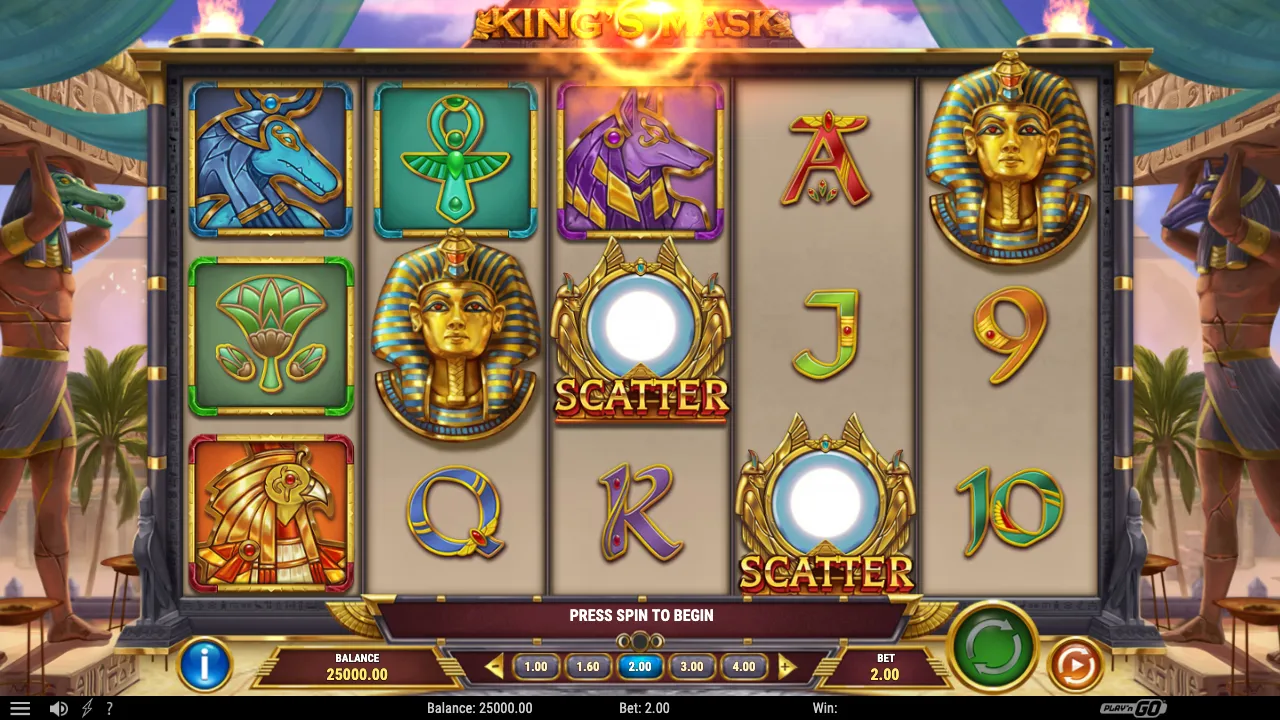Click the Scatter symbol on reel three
1280x720 pixels.
(641, 340)
